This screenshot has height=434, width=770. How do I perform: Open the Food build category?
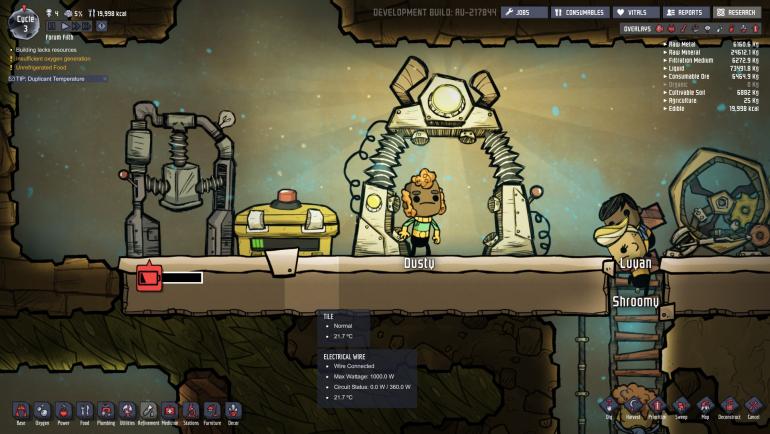click(85, 410)
